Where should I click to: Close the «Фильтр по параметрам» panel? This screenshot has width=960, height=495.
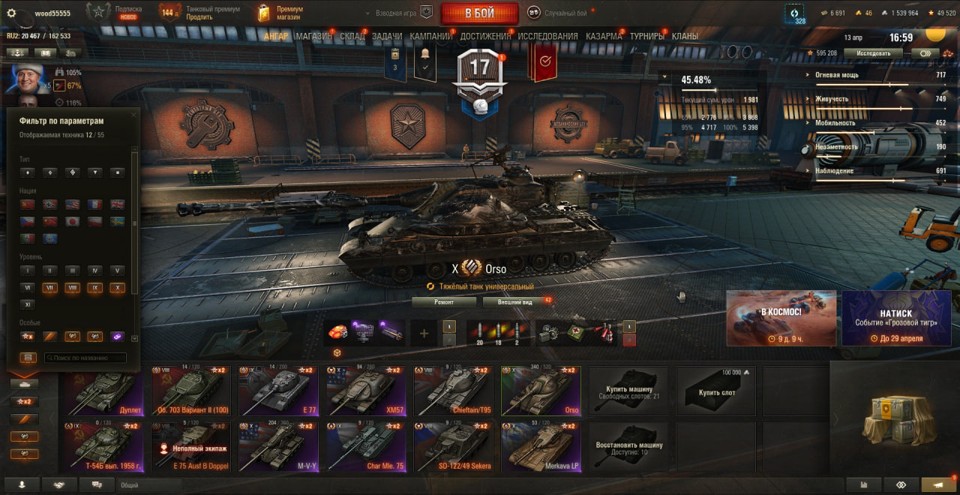click(133, 113)
